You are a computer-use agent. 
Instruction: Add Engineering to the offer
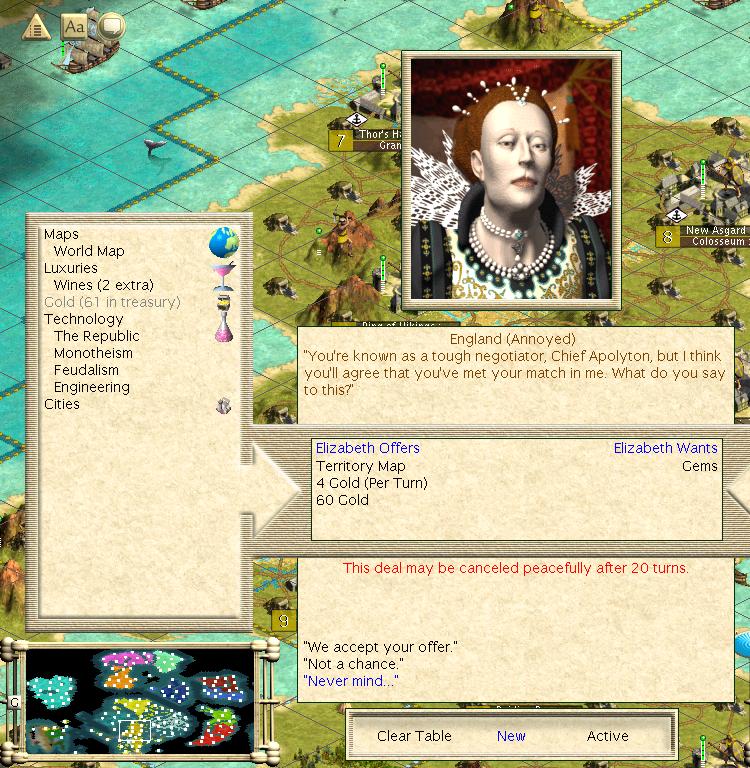tap(92, 387)
